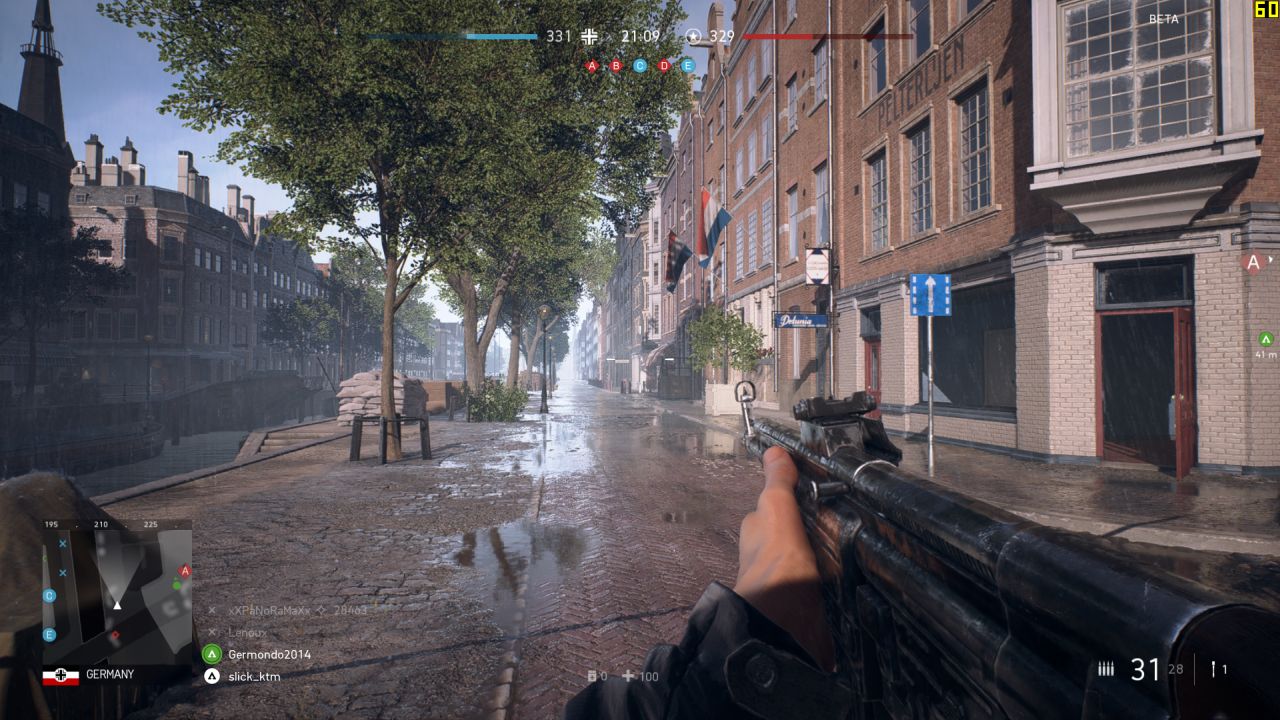This screenshot has width=1280, height=720.
Task: Click the green squadmate marker showing 41 m
Action: 1265,339
